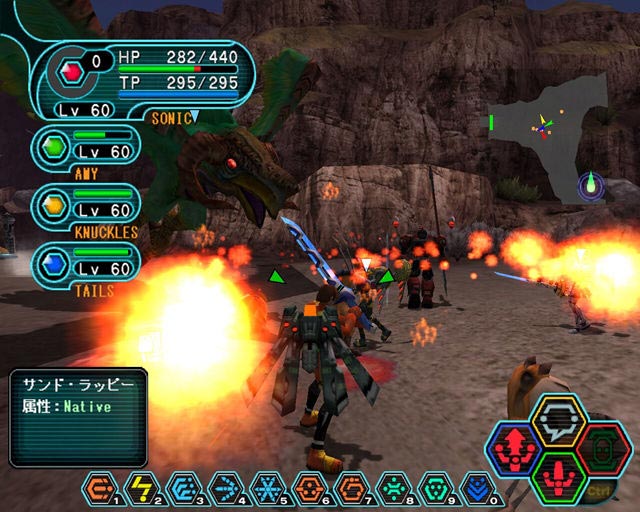Image resolution: width=640 pixels, height=512 pixels.
Task: Use the green face icon in slot 9
Action: [436, 488]
